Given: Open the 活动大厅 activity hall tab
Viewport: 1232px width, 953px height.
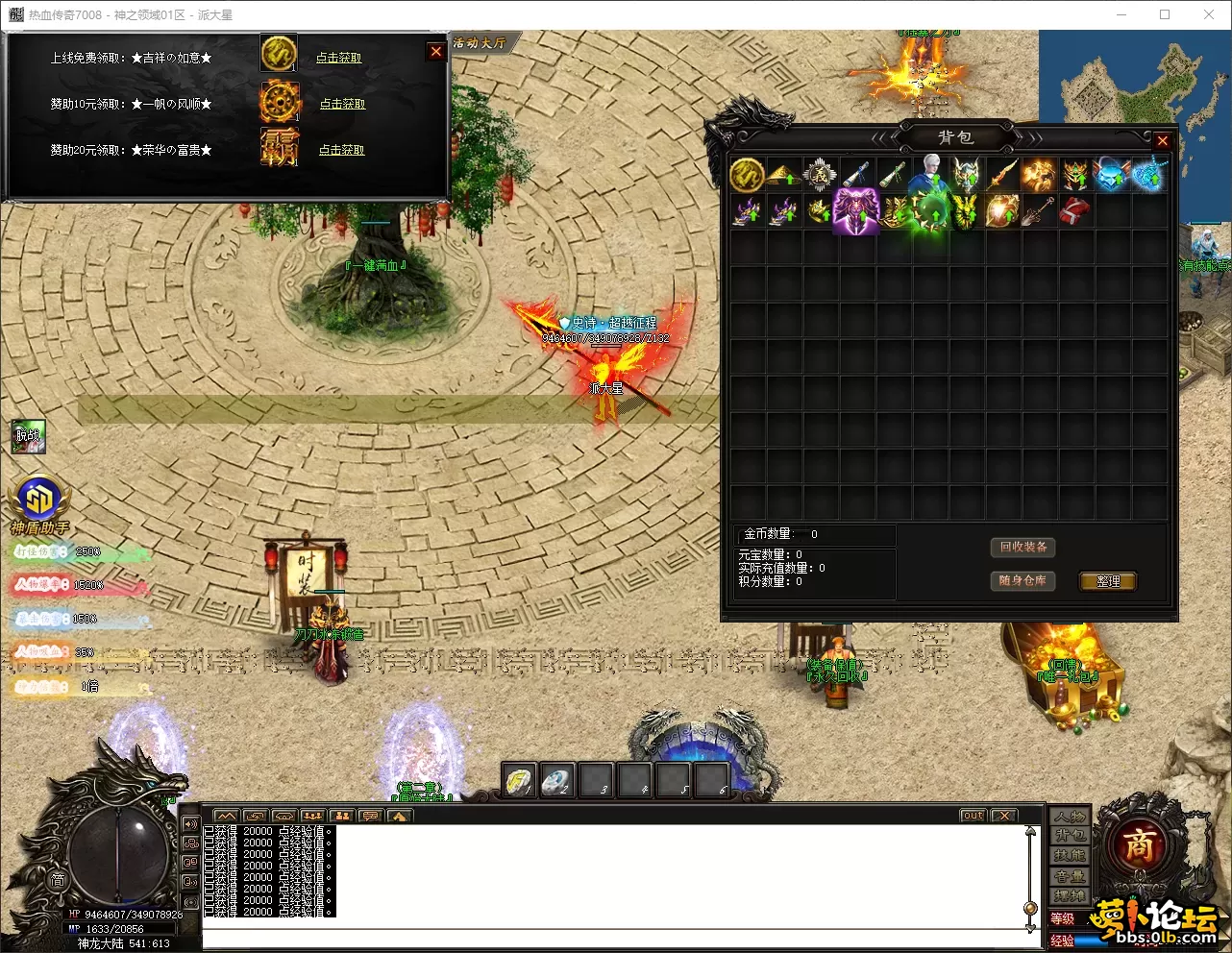Looking at the screenshot, I should click(x=480, y=43).
